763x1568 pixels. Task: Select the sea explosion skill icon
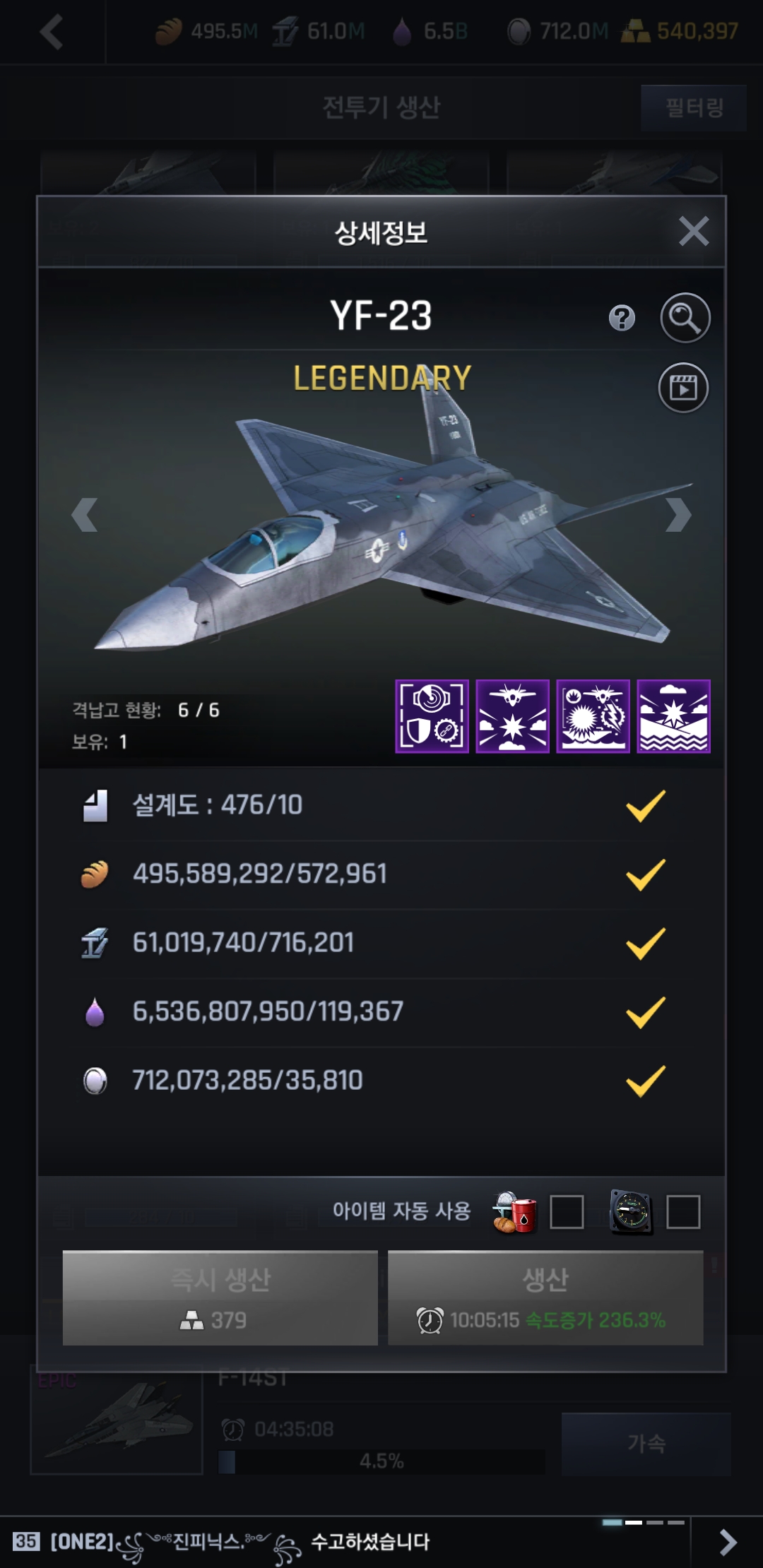tap(673, 716)
